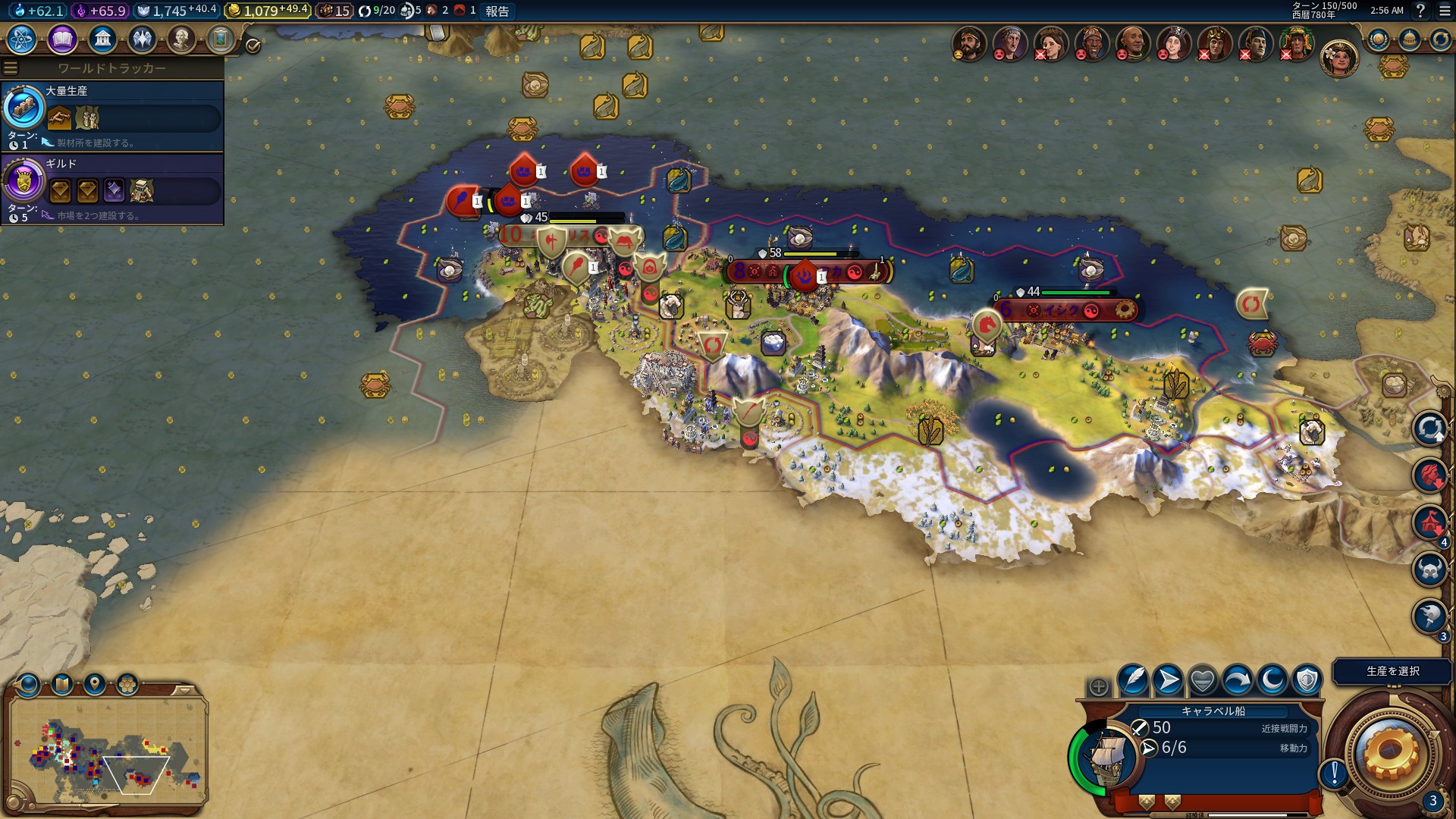Activate the caravel's fortify shield action
The image size is (1456, 819).
(x=1307, y=680)
